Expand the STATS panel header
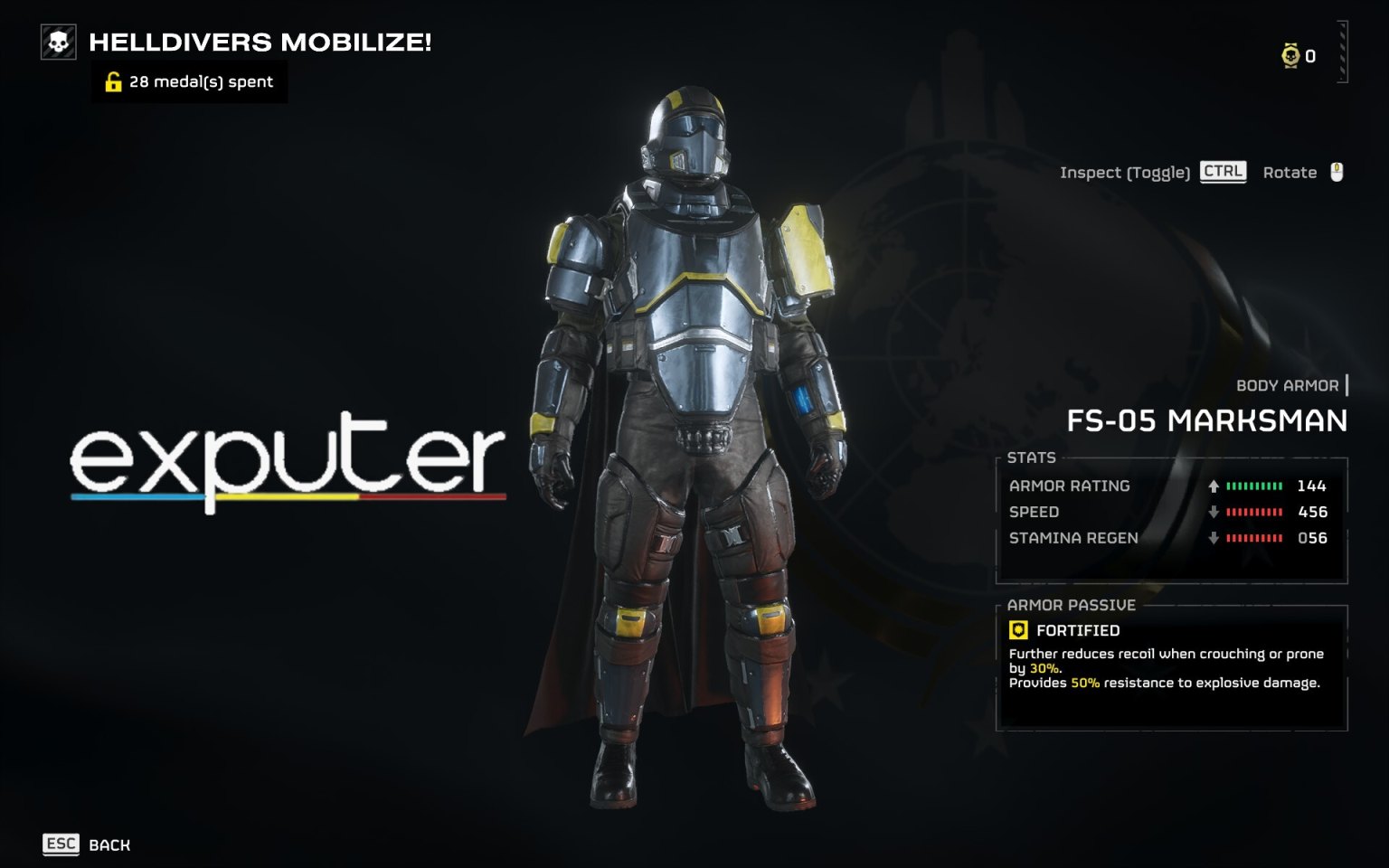Viewport: 1389px width, 868px height. [1033, 458]
